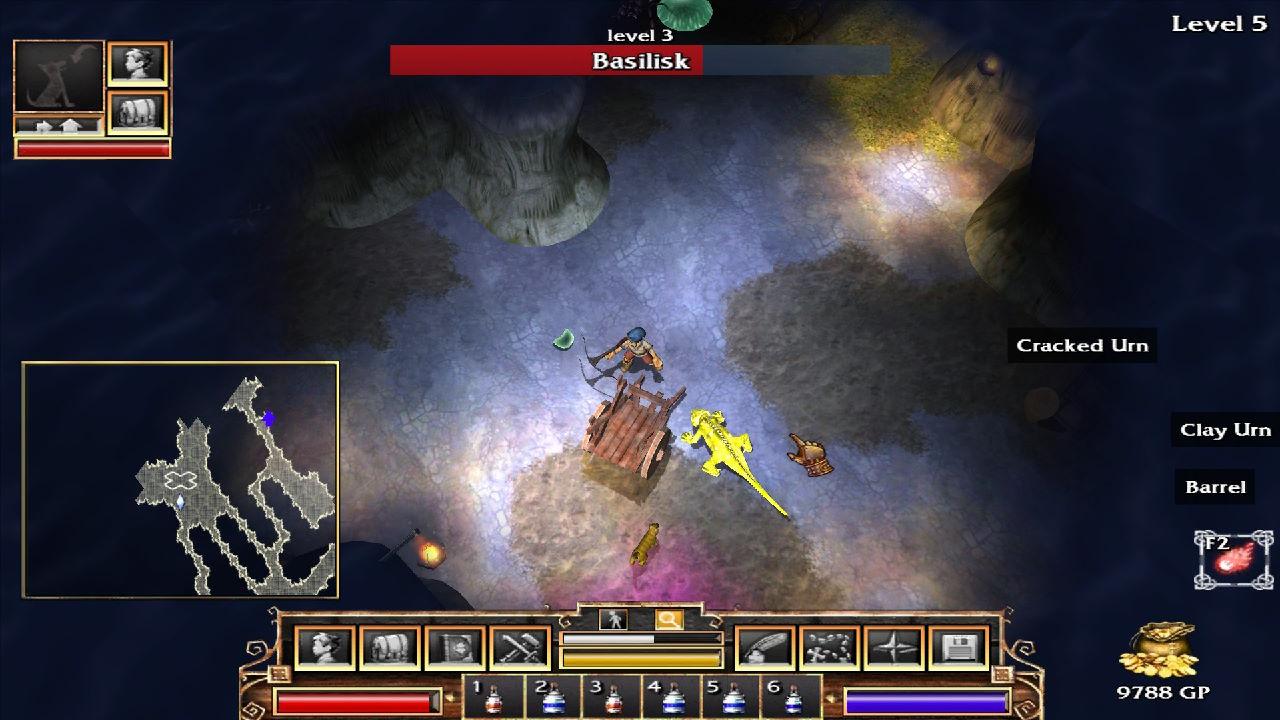Use the red potion in slot 1

[x=492, y=698]
